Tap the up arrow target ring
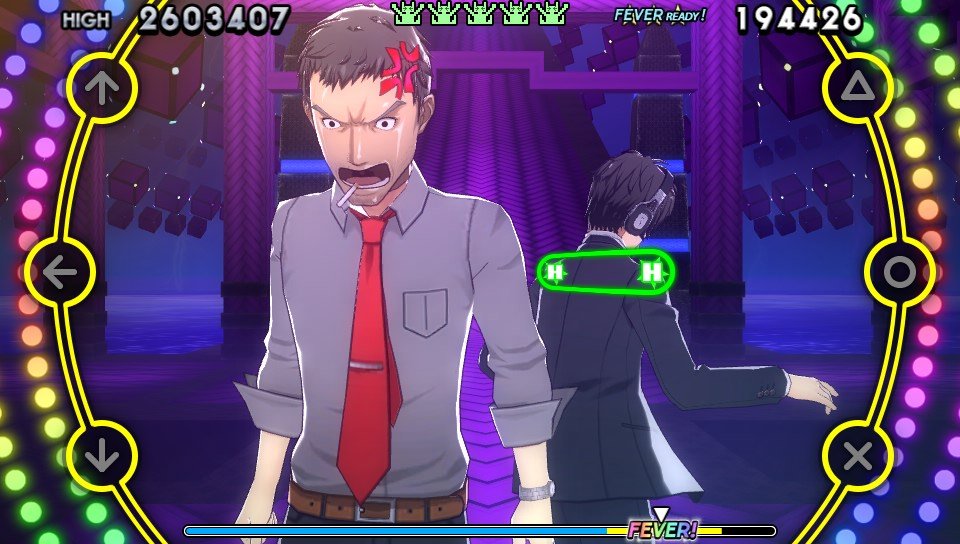The height and width of the screenshot is (544, 960). point(100,88)
